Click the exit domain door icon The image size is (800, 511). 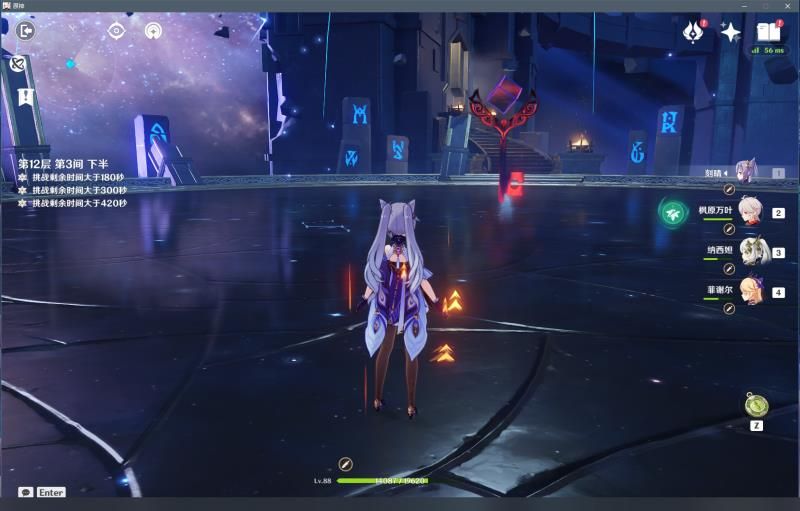pos(27,30)
